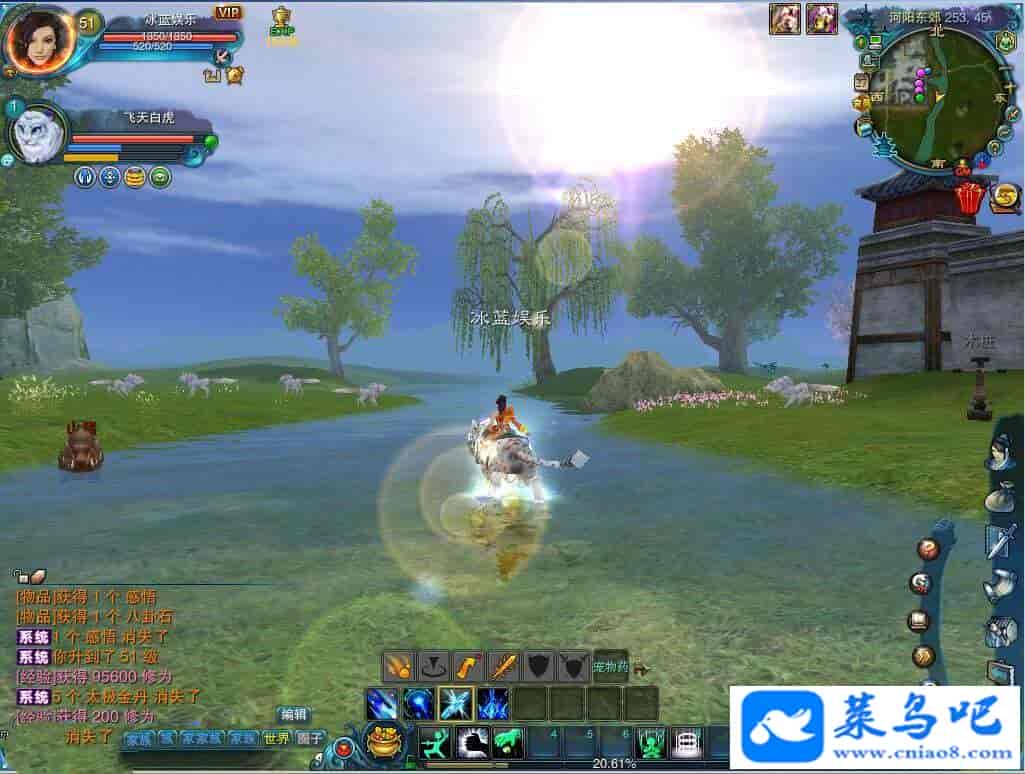Image resolution: width=1025 pixels, height=774 pixels.
Task: Open the circular minimap
Action: [932, 97]
